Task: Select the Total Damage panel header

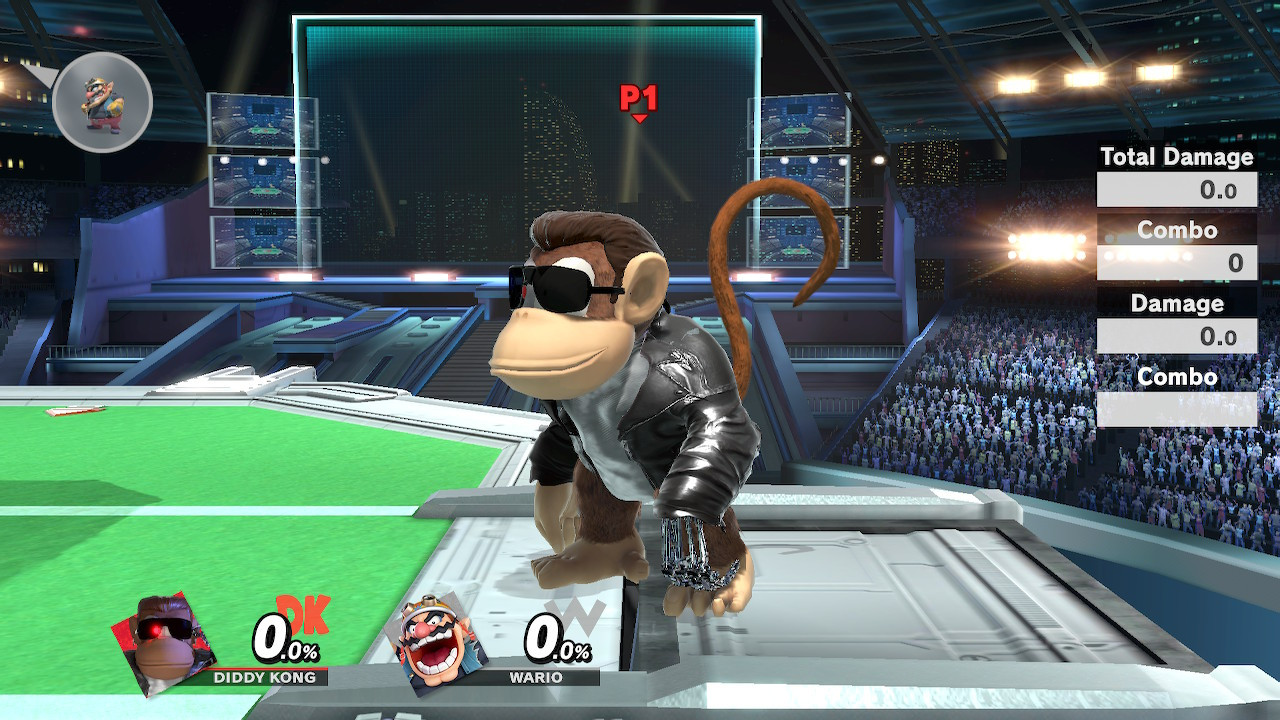Action: (1177, 158)
